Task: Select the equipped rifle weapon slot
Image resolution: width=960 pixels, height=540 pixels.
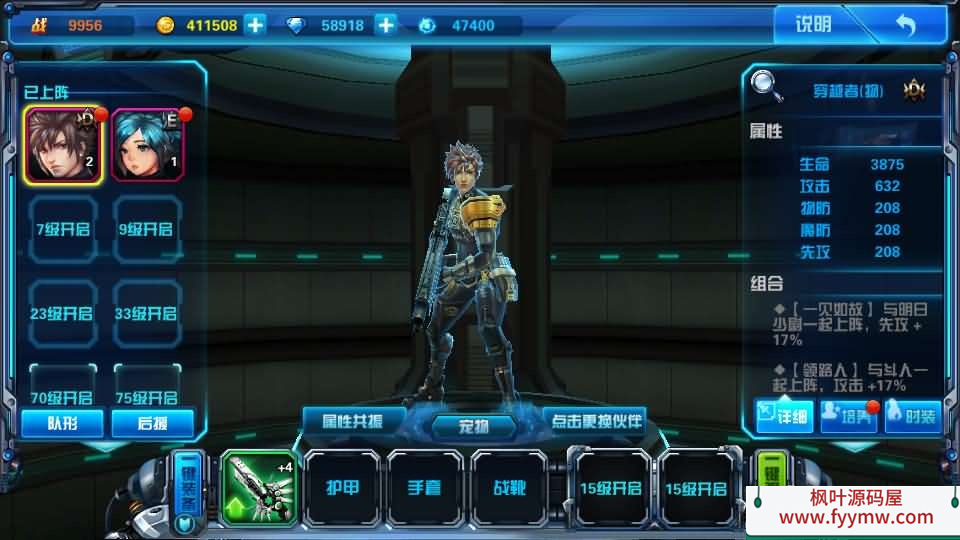Action: tap(258, 488)
